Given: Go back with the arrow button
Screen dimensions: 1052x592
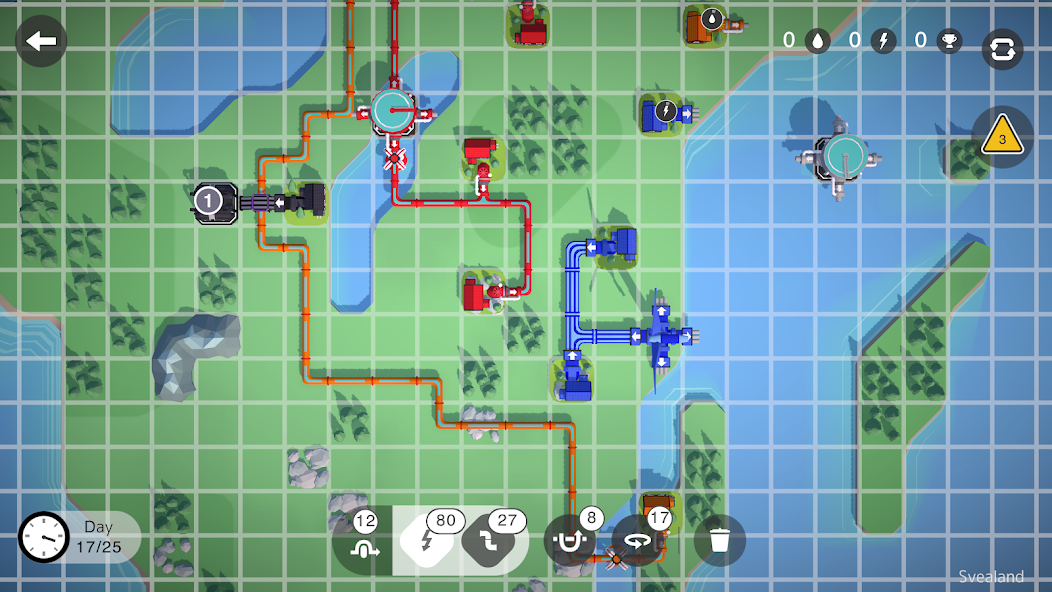Looking at the screenshot, I should coord(41,41).
